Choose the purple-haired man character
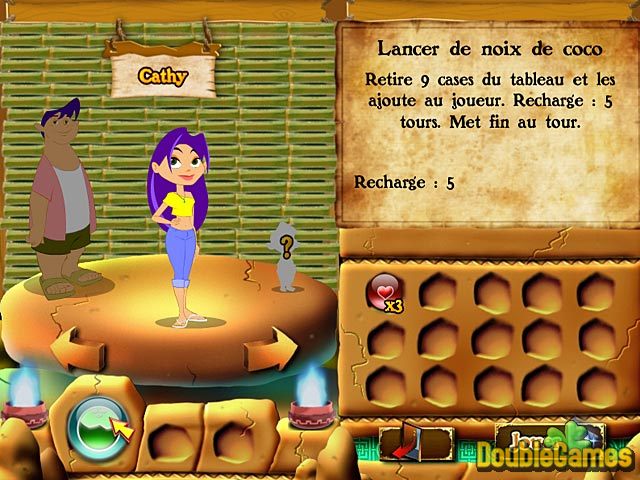Screen dimensions: 640x480 pos(64,200)
